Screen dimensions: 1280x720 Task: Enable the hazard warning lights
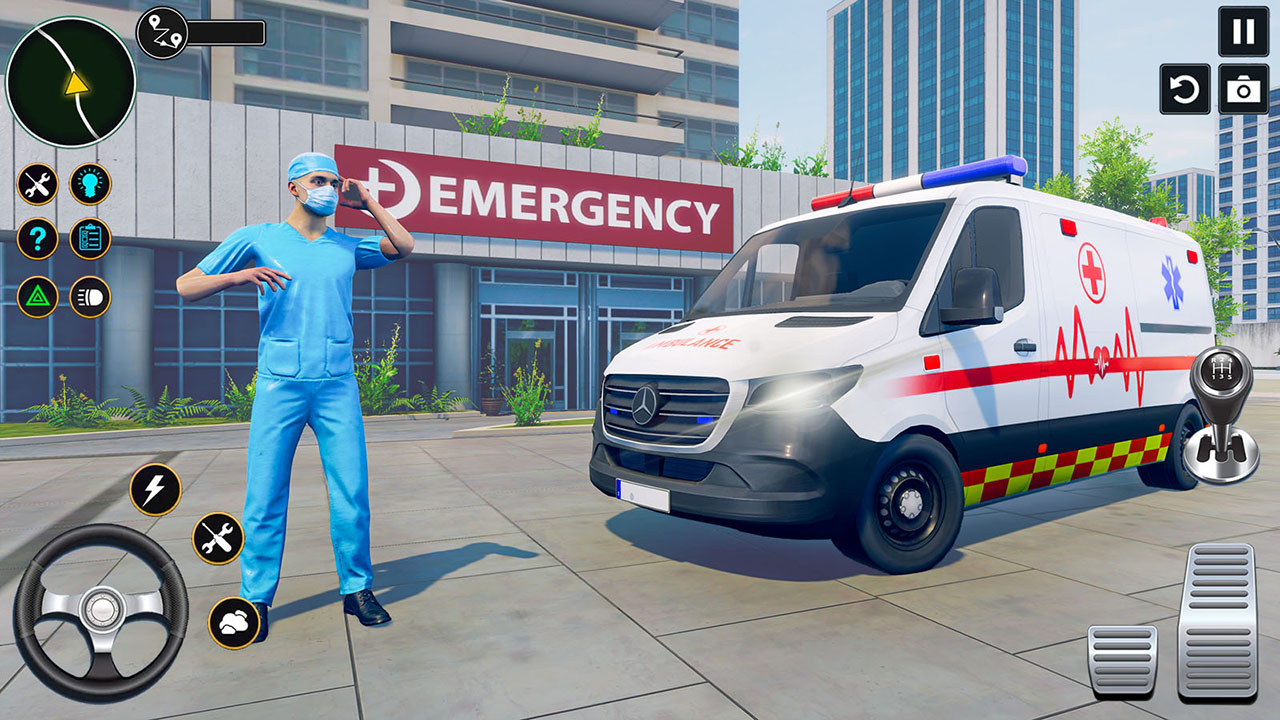tap(37, 296)
